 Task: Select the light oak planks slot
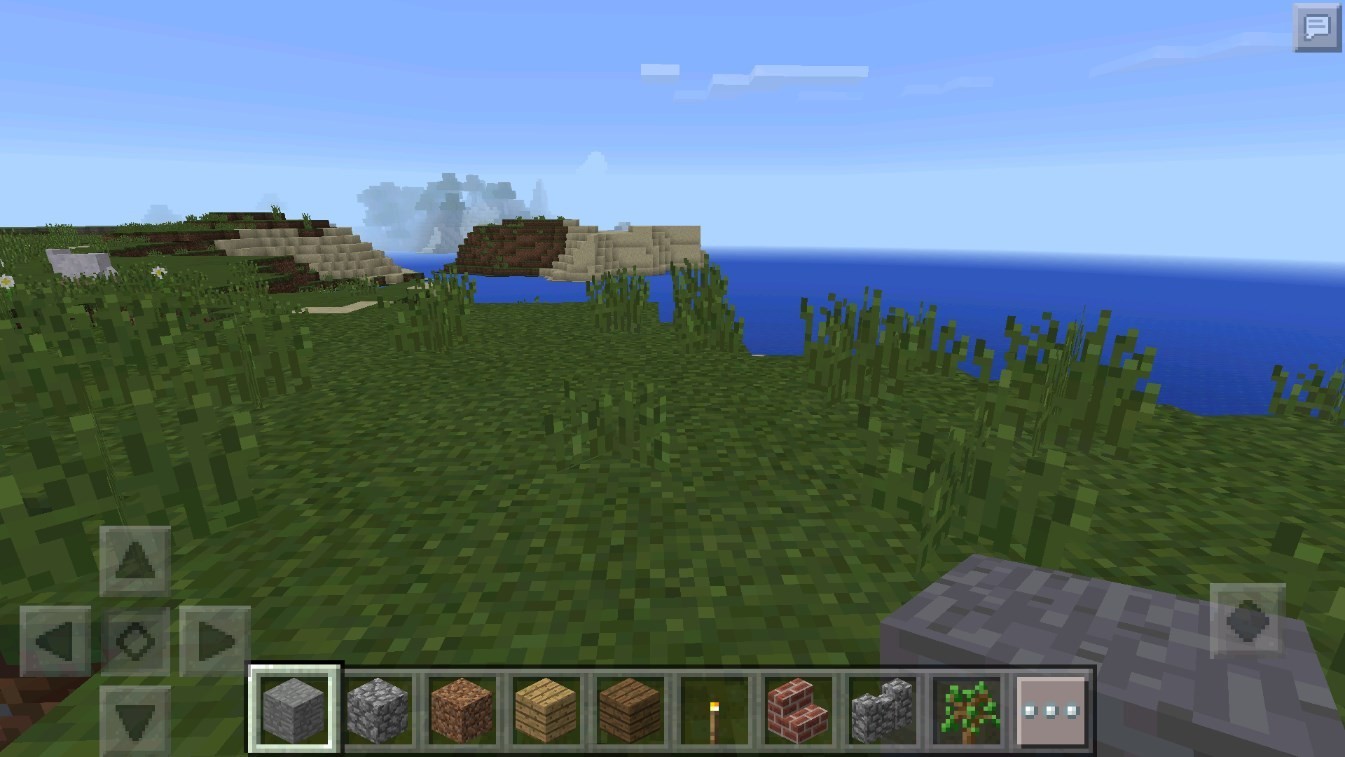coord(545,709)
